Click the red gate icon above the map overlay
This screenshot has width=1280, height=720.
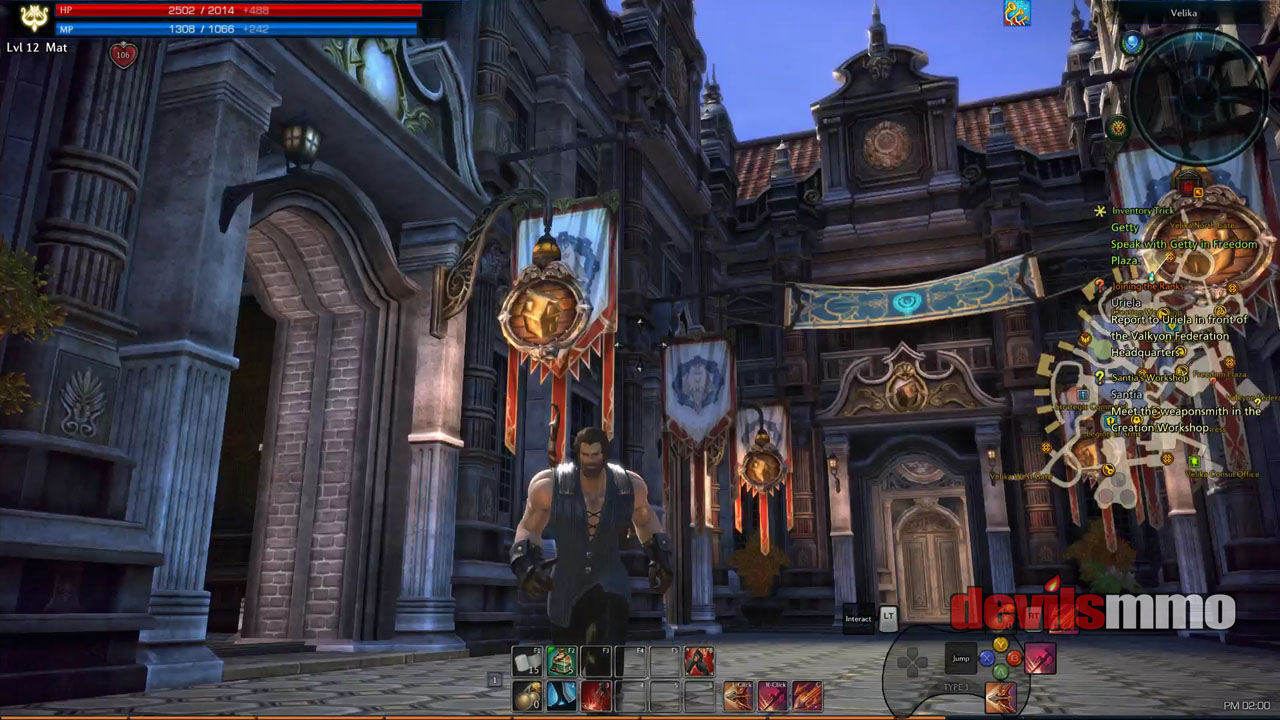(1189, 185)
